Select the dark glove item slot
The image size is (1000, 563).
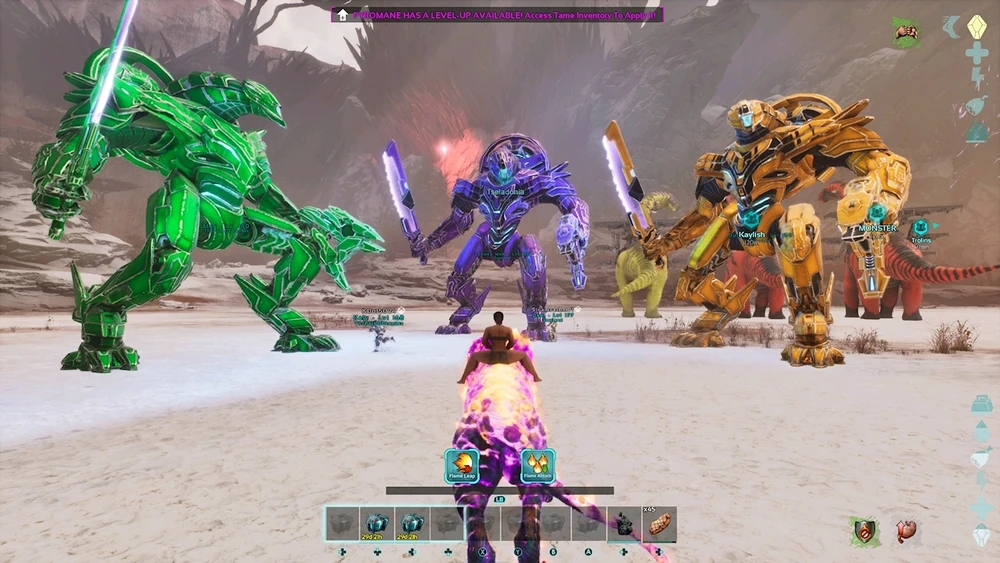(x=624, y=524)
